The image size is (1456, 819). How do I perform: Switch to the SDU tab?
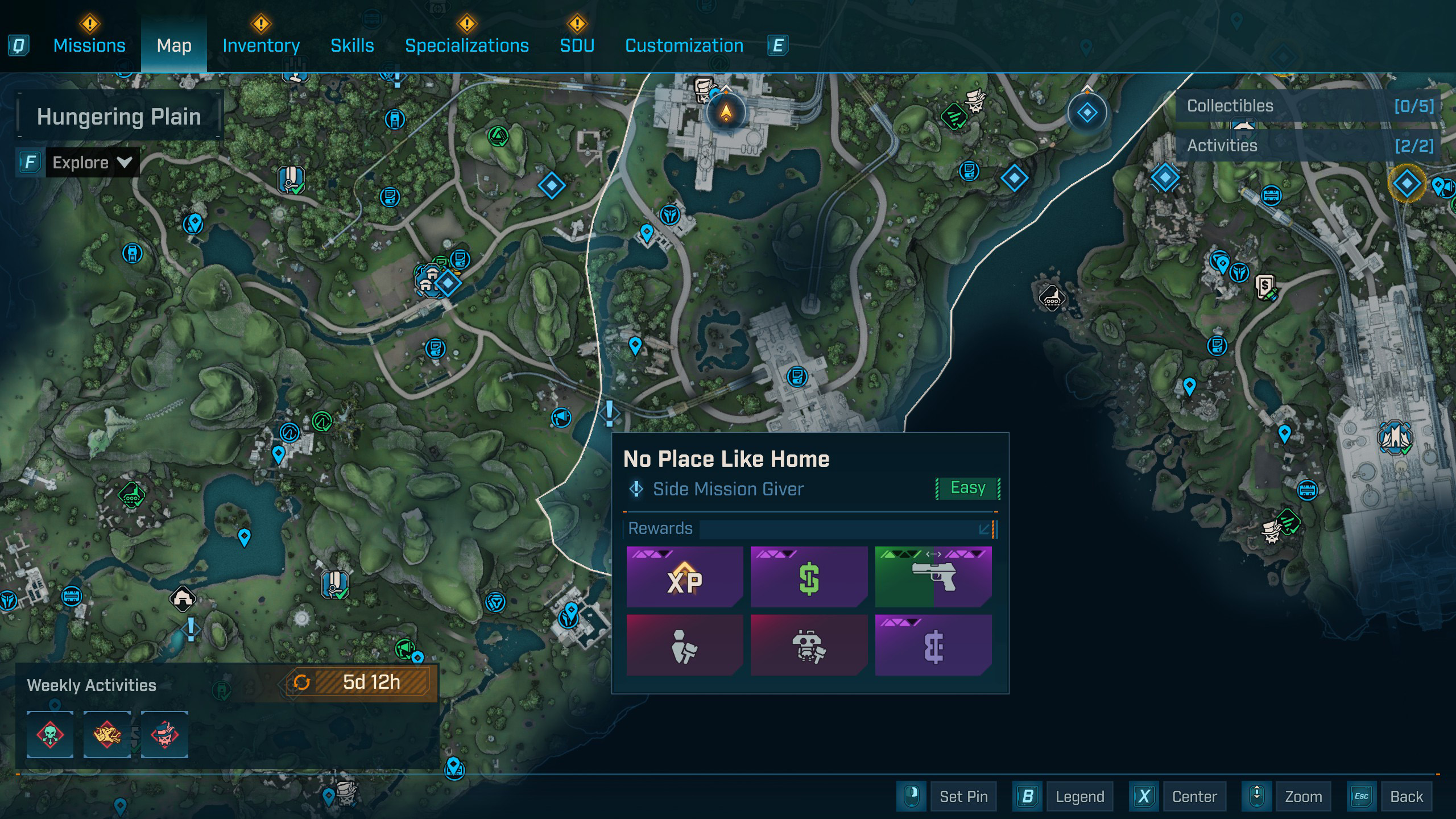point(577,45)
